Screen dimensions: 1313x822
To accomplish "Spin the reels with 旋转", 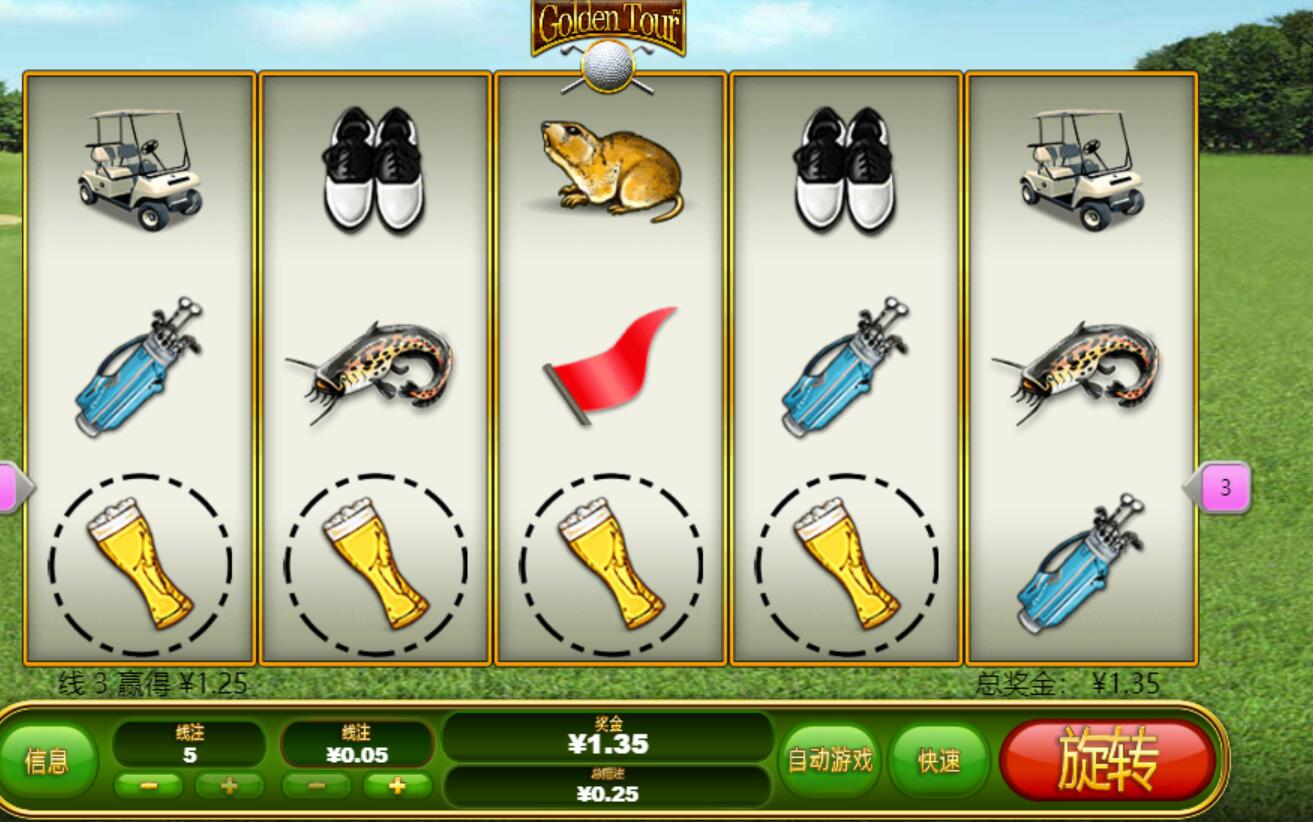I will click(1107, 760).
